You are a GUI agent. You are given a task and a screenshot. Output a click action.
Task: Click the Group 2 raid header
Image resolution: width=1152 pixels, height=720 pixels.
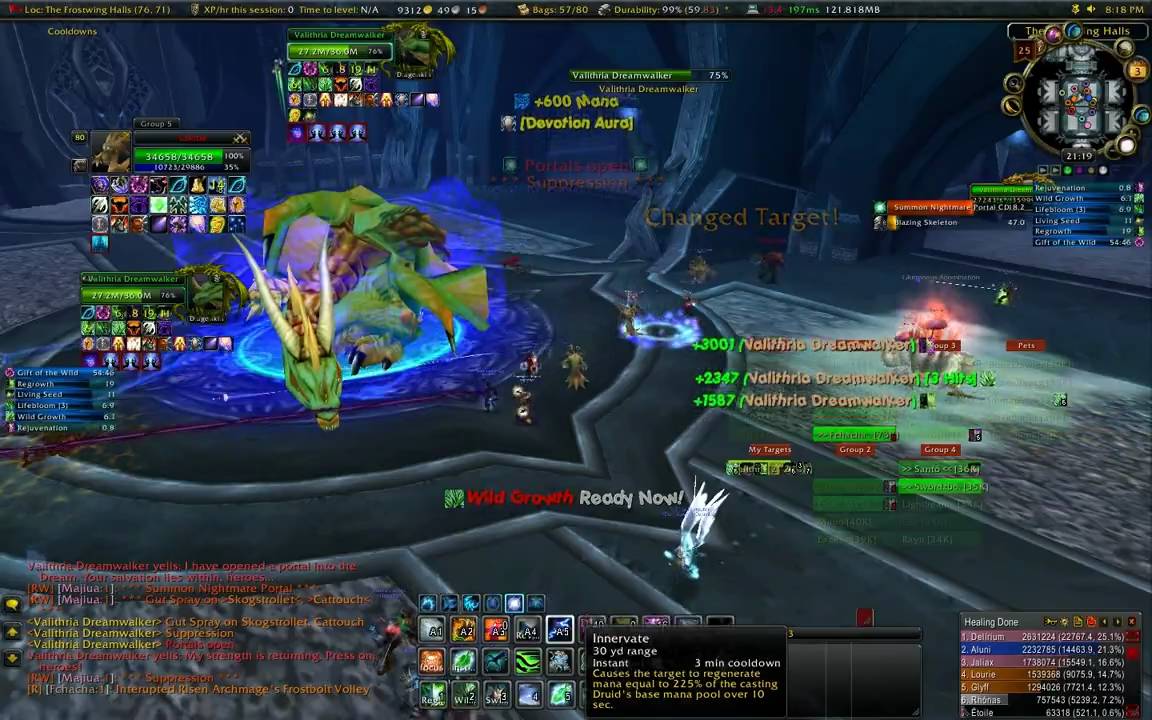854,450
